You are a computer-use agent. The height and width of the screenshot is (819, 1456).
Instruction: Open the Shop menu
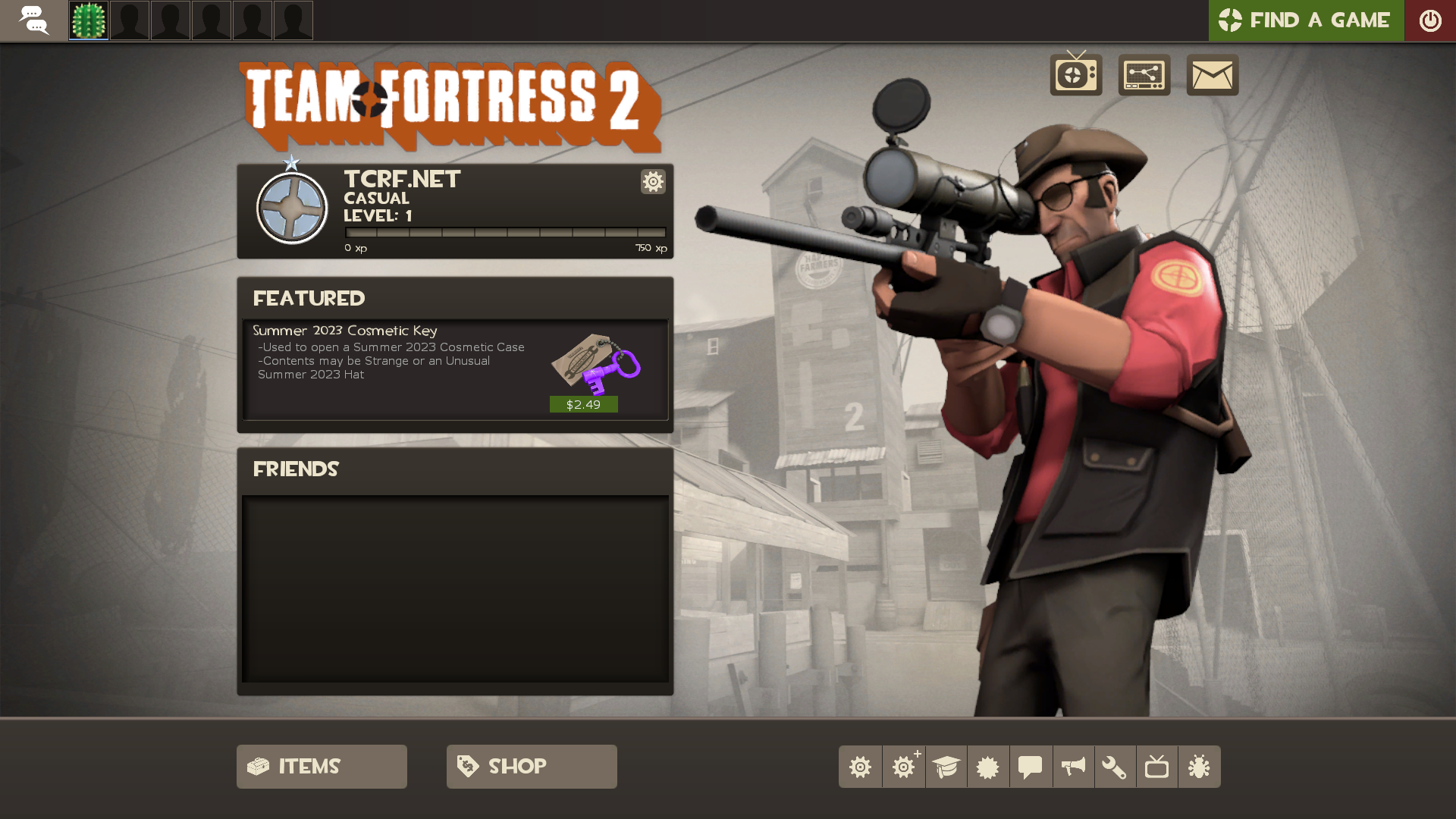tap(532, 766)
